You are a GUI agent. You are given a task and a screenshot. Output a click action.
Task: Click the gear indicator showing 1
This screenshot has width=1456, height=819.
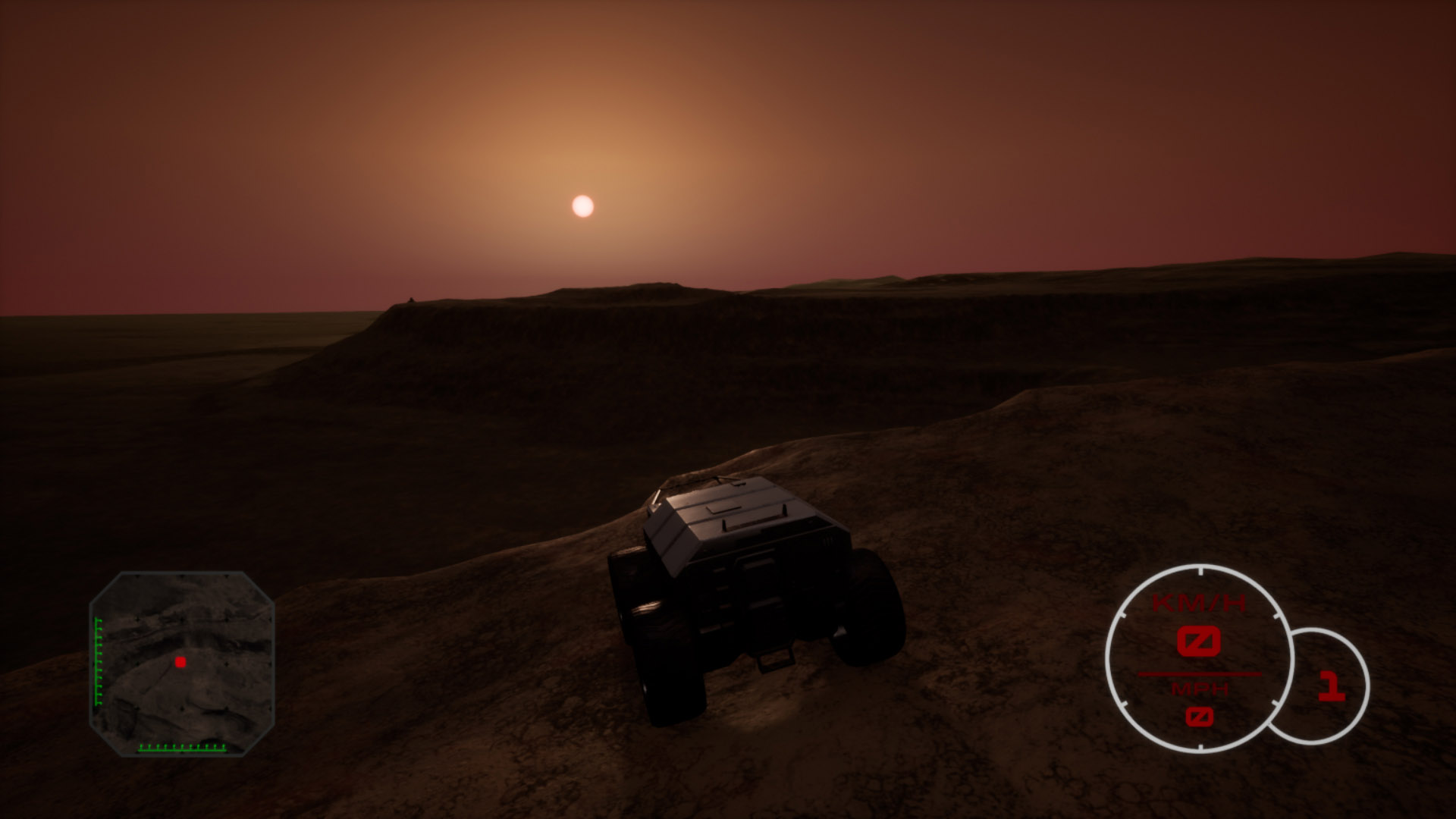click(1332, 686)
